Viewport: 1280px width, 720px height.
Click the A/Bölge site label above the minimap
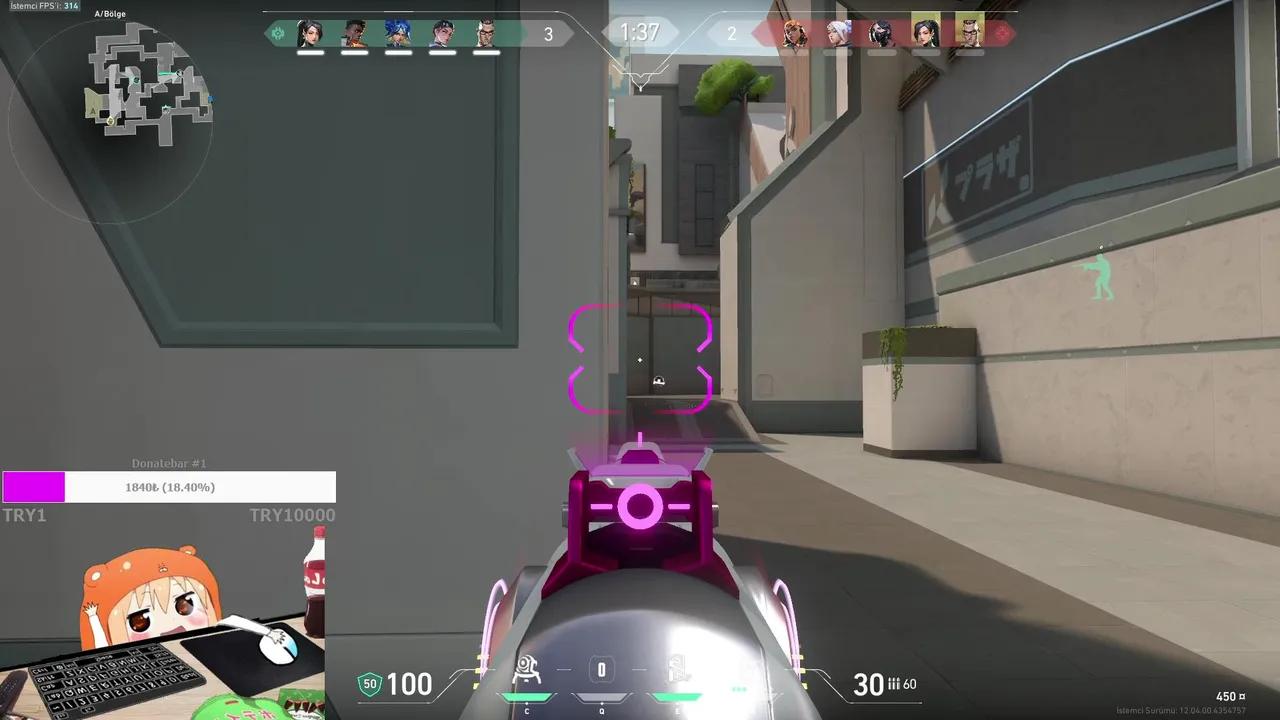coord(108,14)
